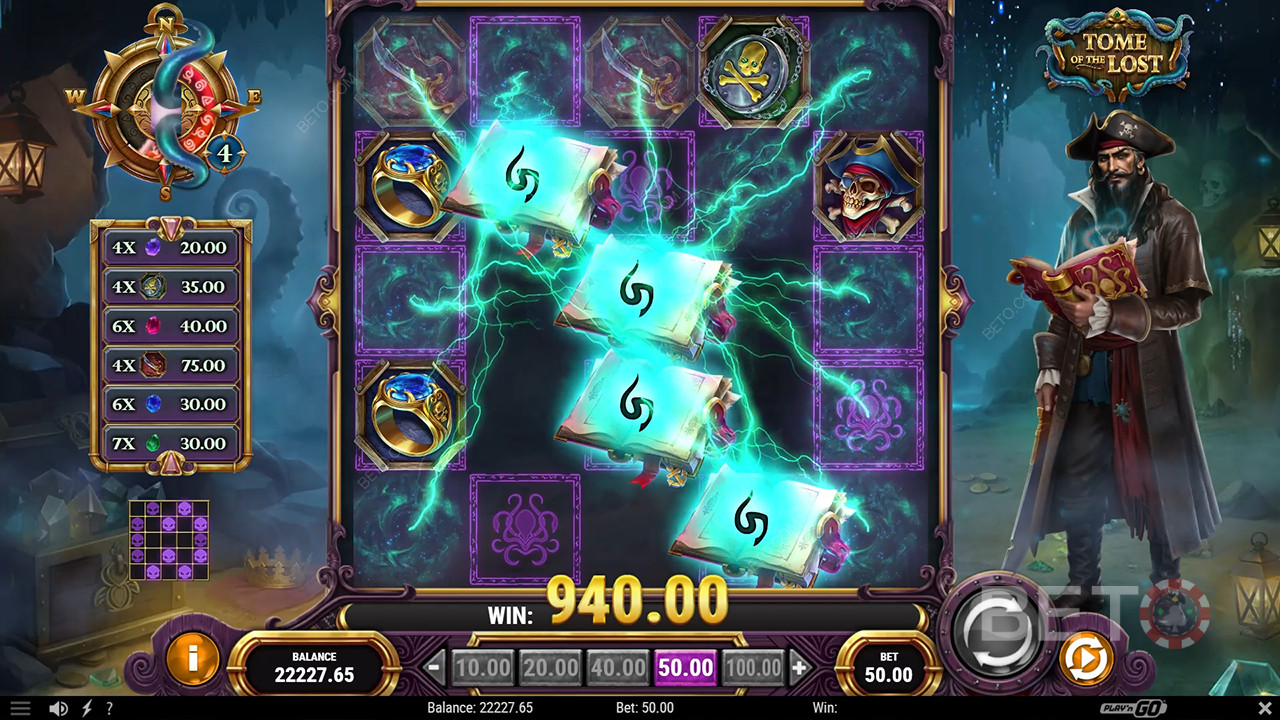This screenshot has height=720, width=1280.
Task: Activate the orange autoplay button
Action: tap(1086, 660)
